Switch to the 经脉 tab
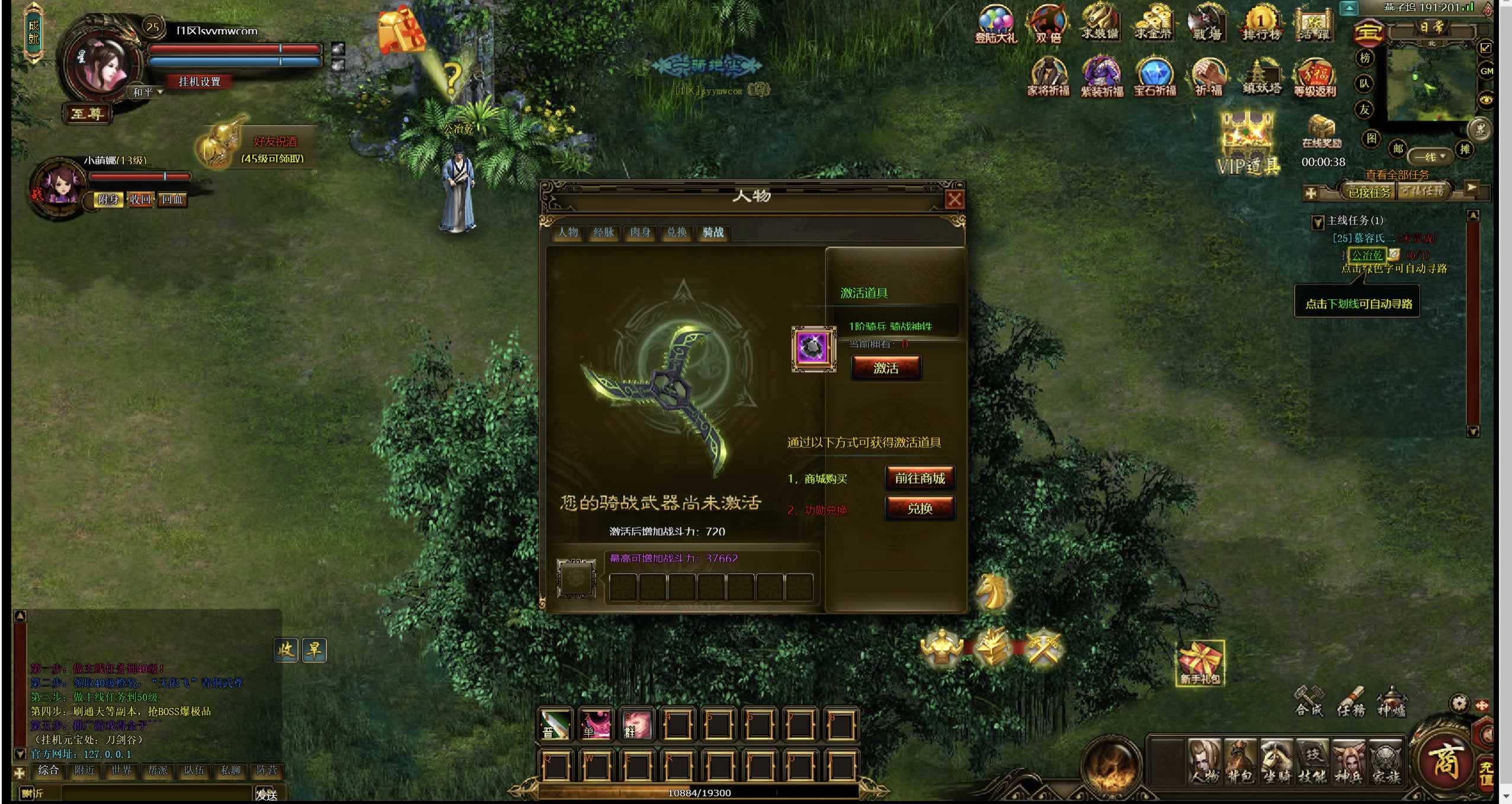Image resolution: width=1512 pixels, height=804 pixels. point(604,232)
